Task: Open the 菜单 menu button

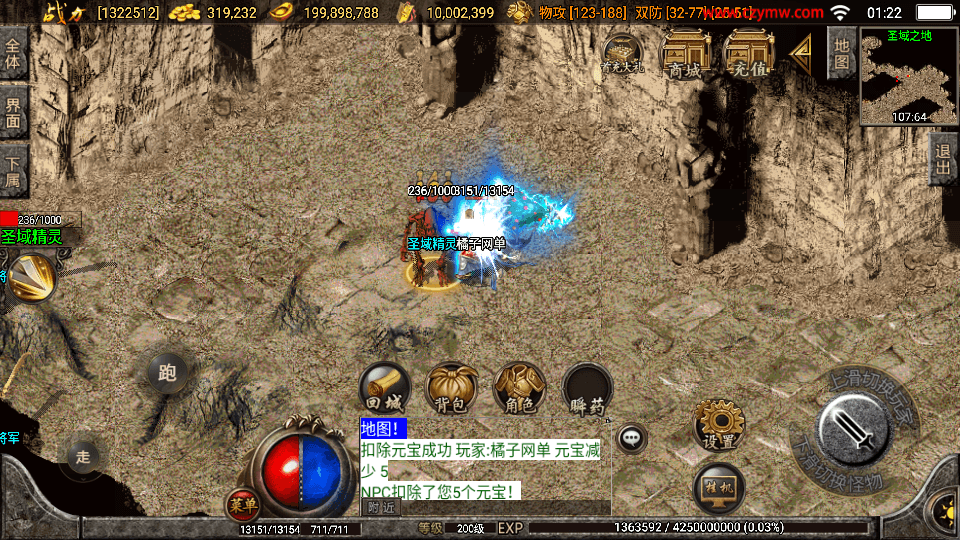Action: pyautogui.click(x=241, y=503)
